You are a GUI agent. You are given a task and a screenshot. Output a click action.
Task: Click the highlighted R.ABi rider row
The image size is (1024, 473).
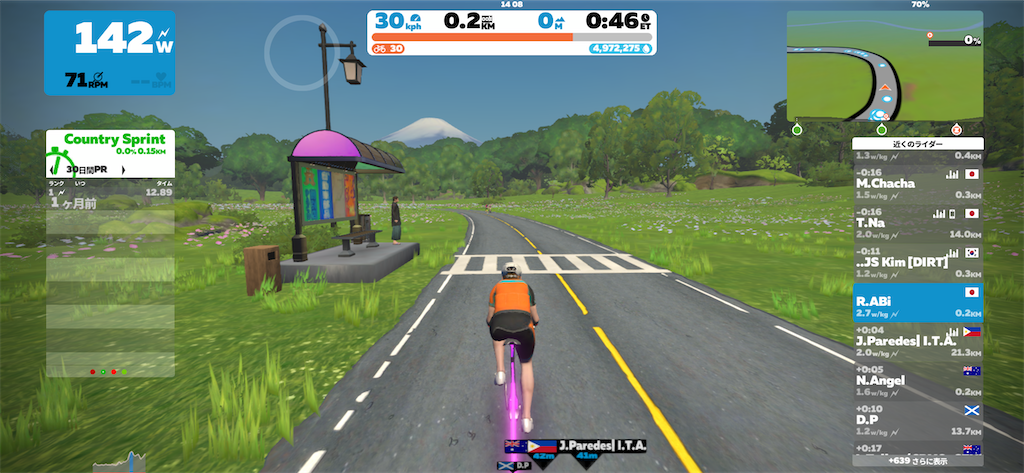pyautogui.click(x=917, y=304)
